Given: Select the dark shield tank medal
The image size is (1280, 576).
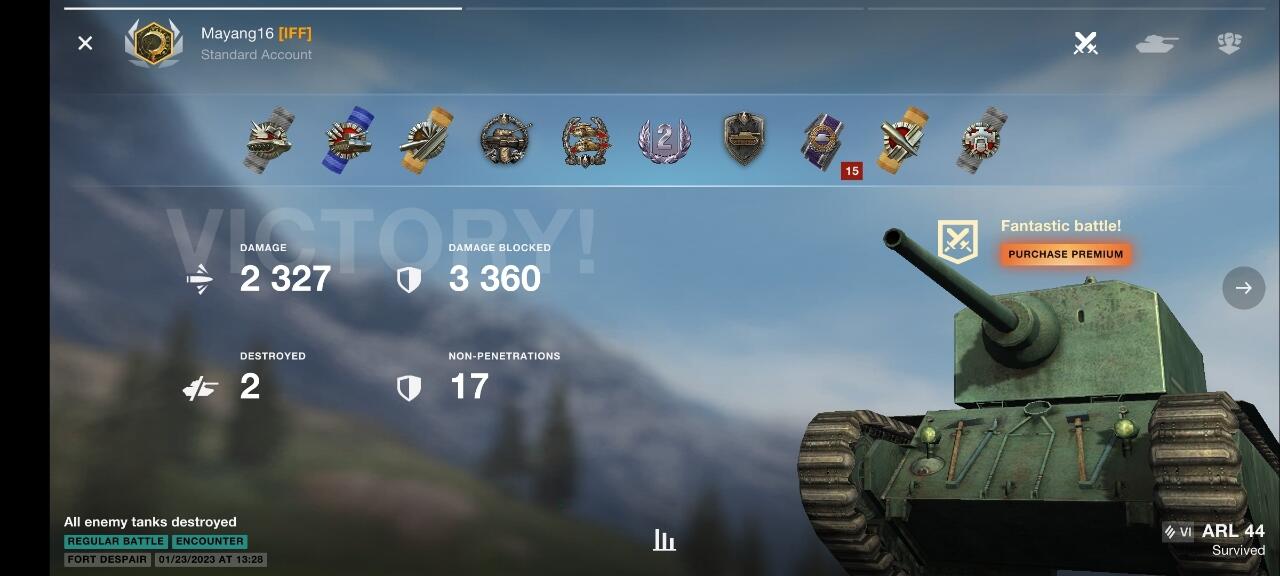Looking at the screenshot, I should (x=744, y=139).
